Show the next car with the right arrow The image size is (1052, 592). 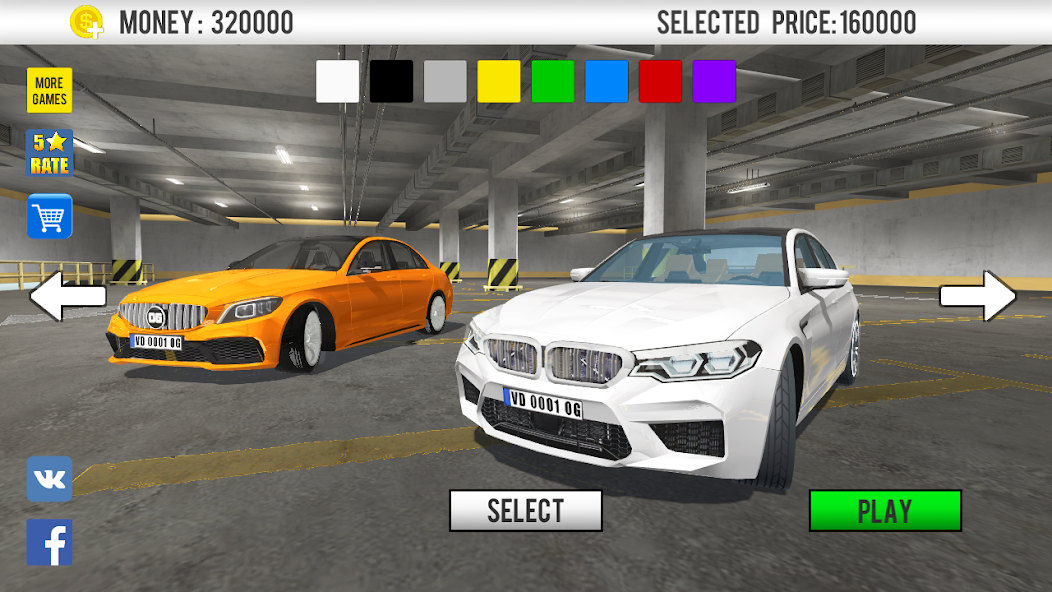click(x=977, y=296)
